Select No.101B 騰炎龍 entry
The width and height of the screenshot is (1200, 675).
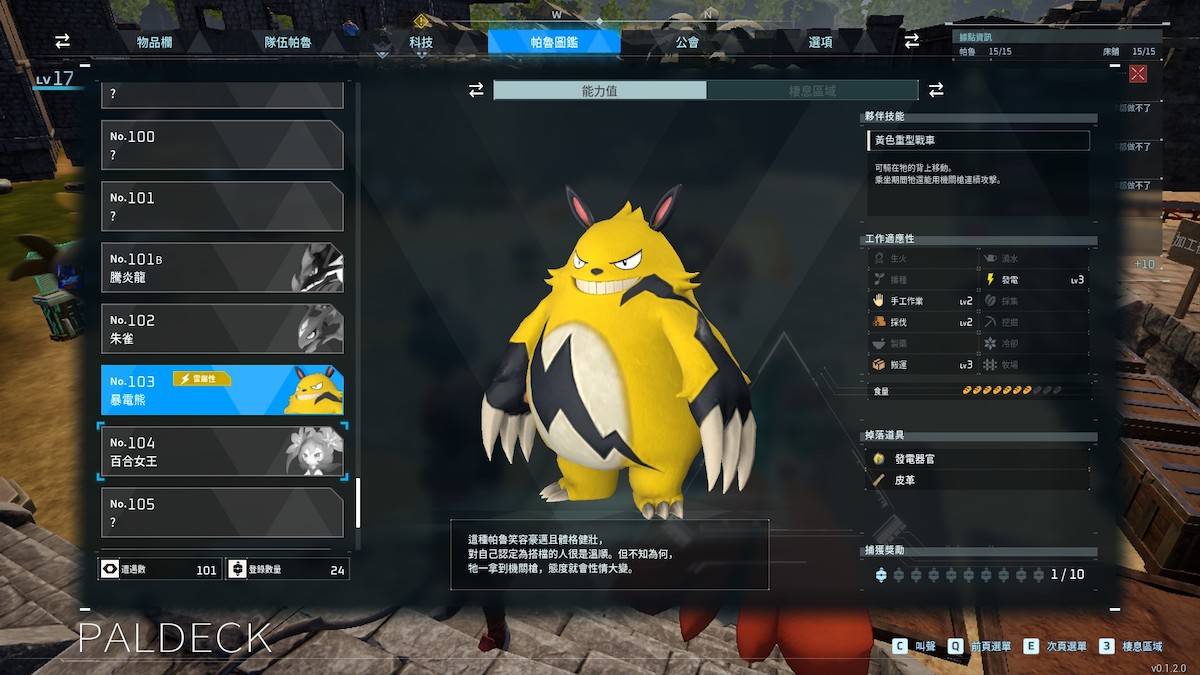[x=222, y=268]
